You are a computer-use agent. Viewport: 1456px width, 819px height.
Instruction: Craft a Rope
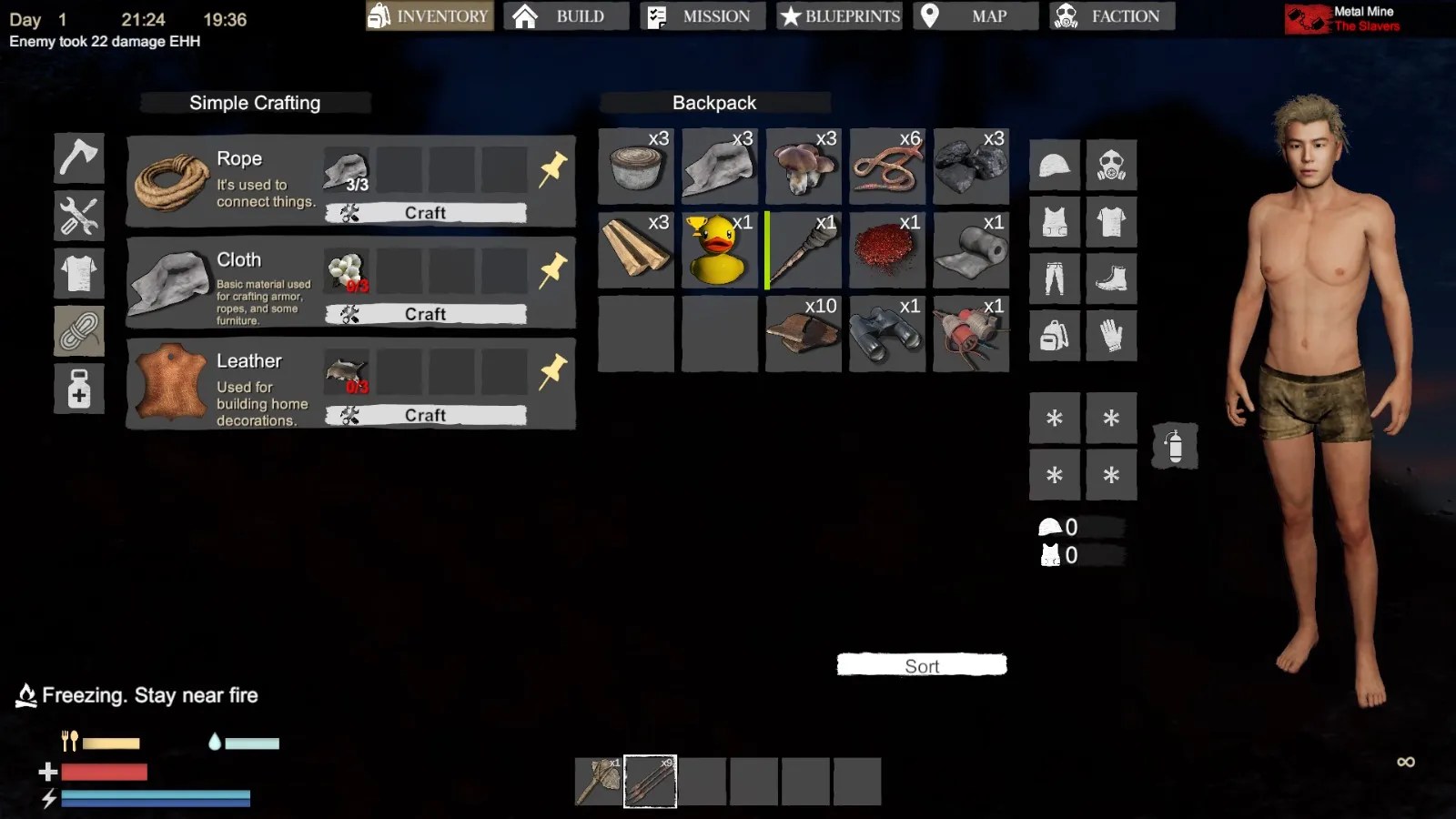pos(424,212)
